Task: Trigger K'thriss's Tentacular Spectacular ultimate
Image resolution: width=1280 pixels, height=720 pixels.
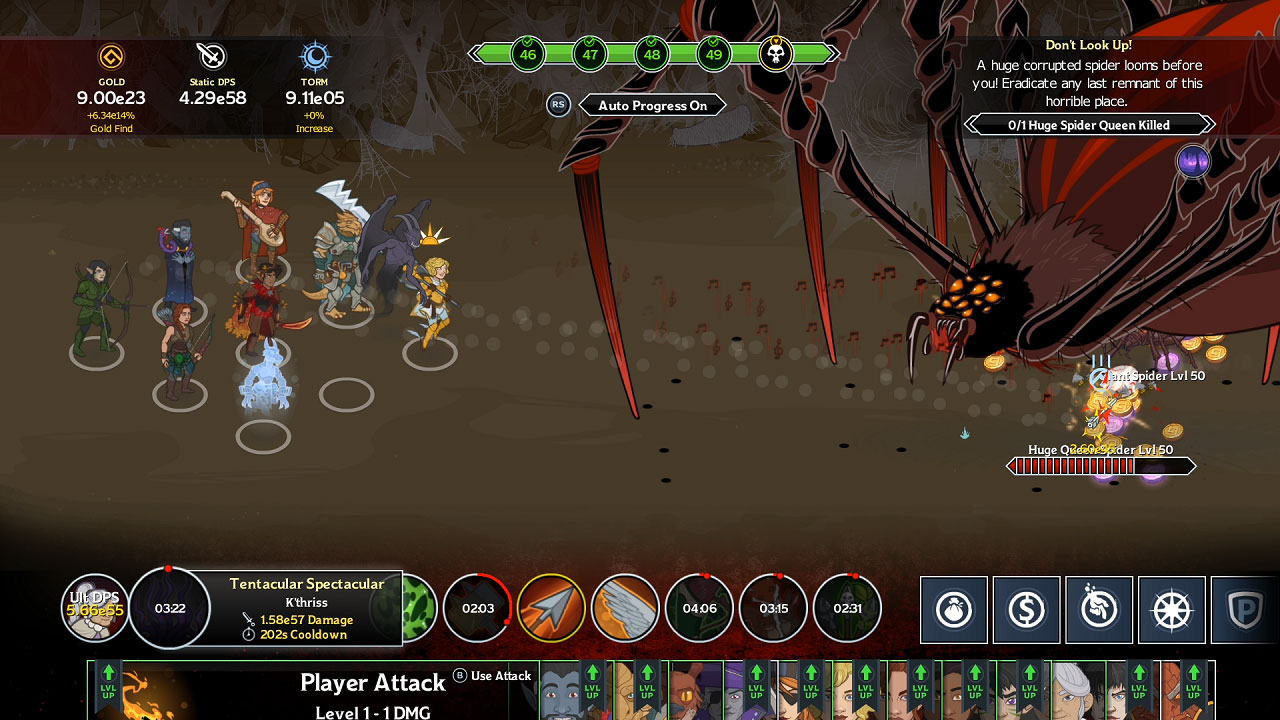Action: 167,608
